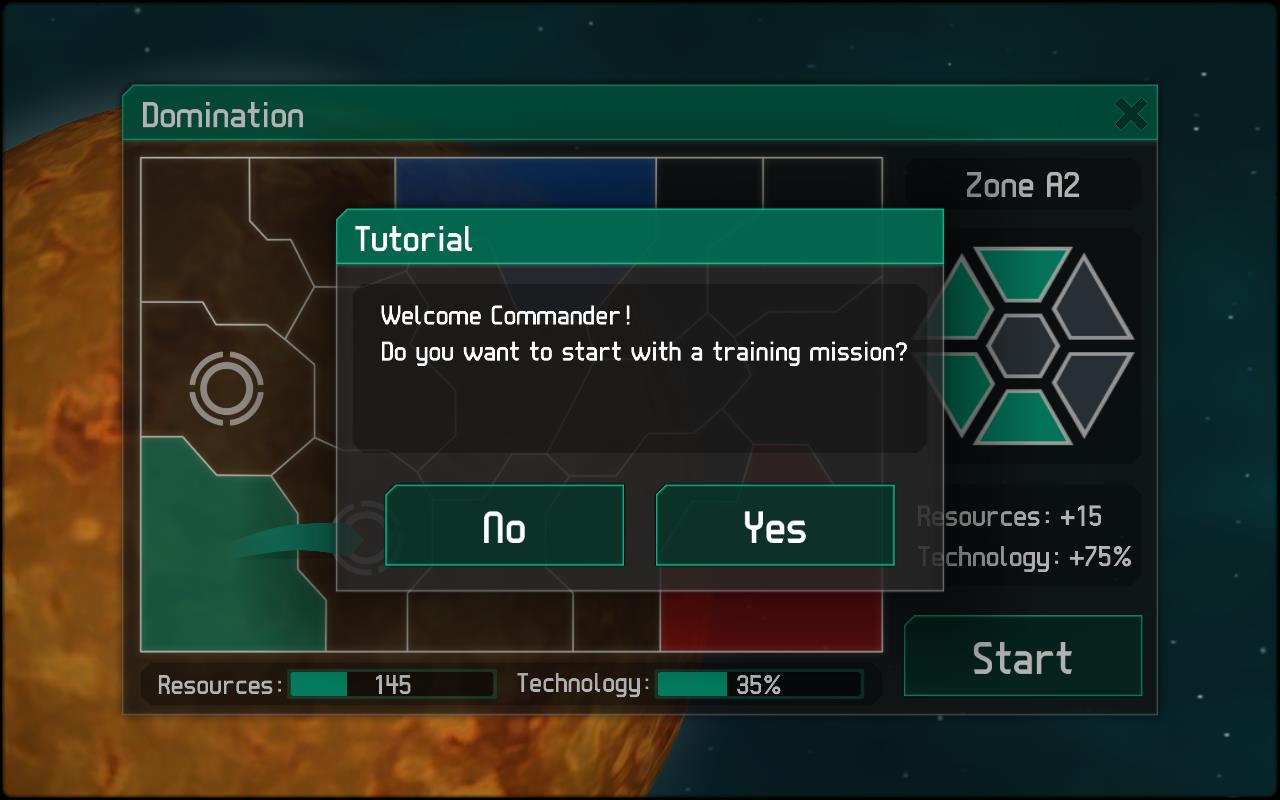Accept the training mission with Yes
The height and width of the screenshot is (800, 1280).
click(775, 526)
